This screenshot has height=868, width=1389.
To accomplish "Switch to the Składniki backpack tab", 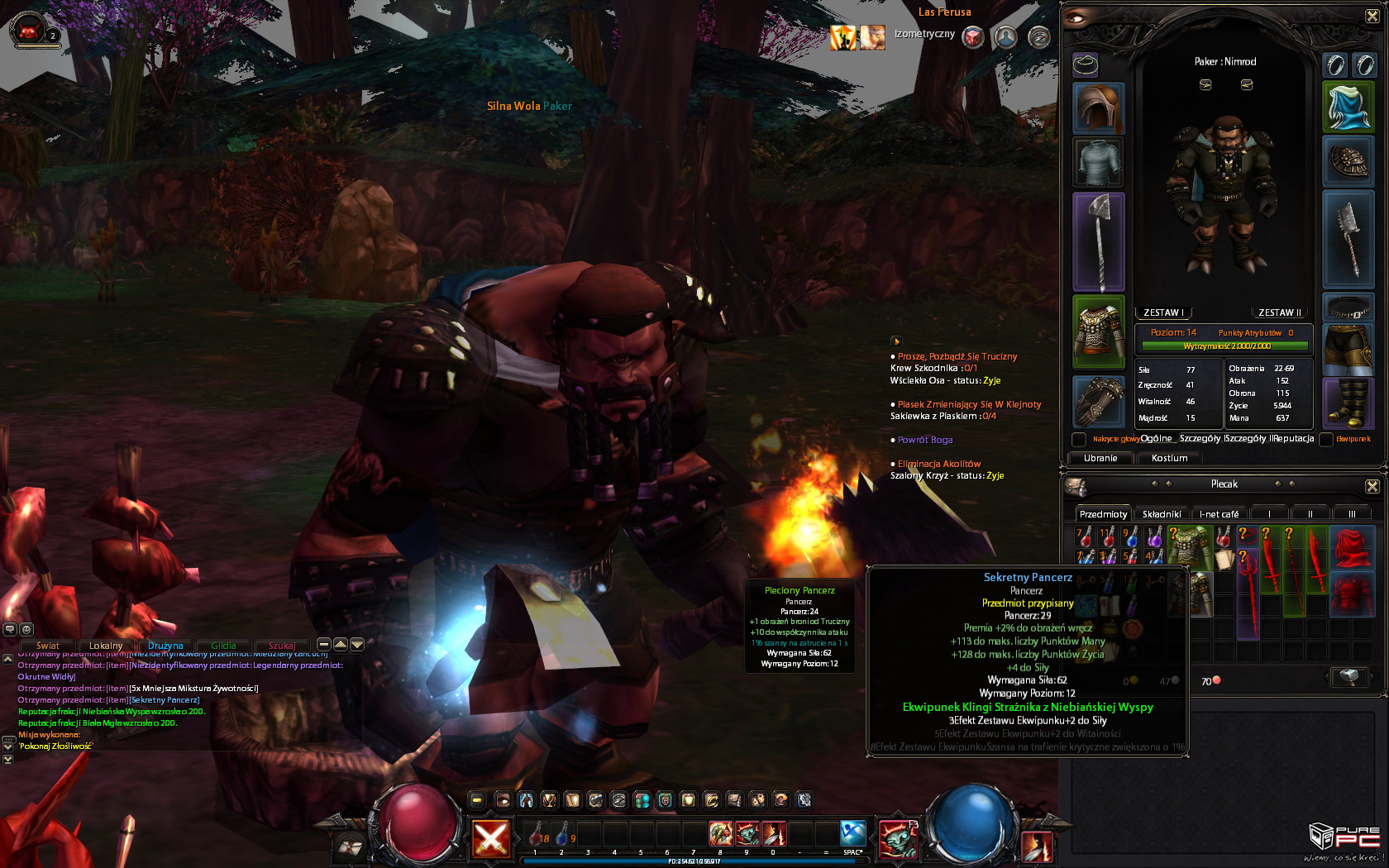I will click(1162, 514).
